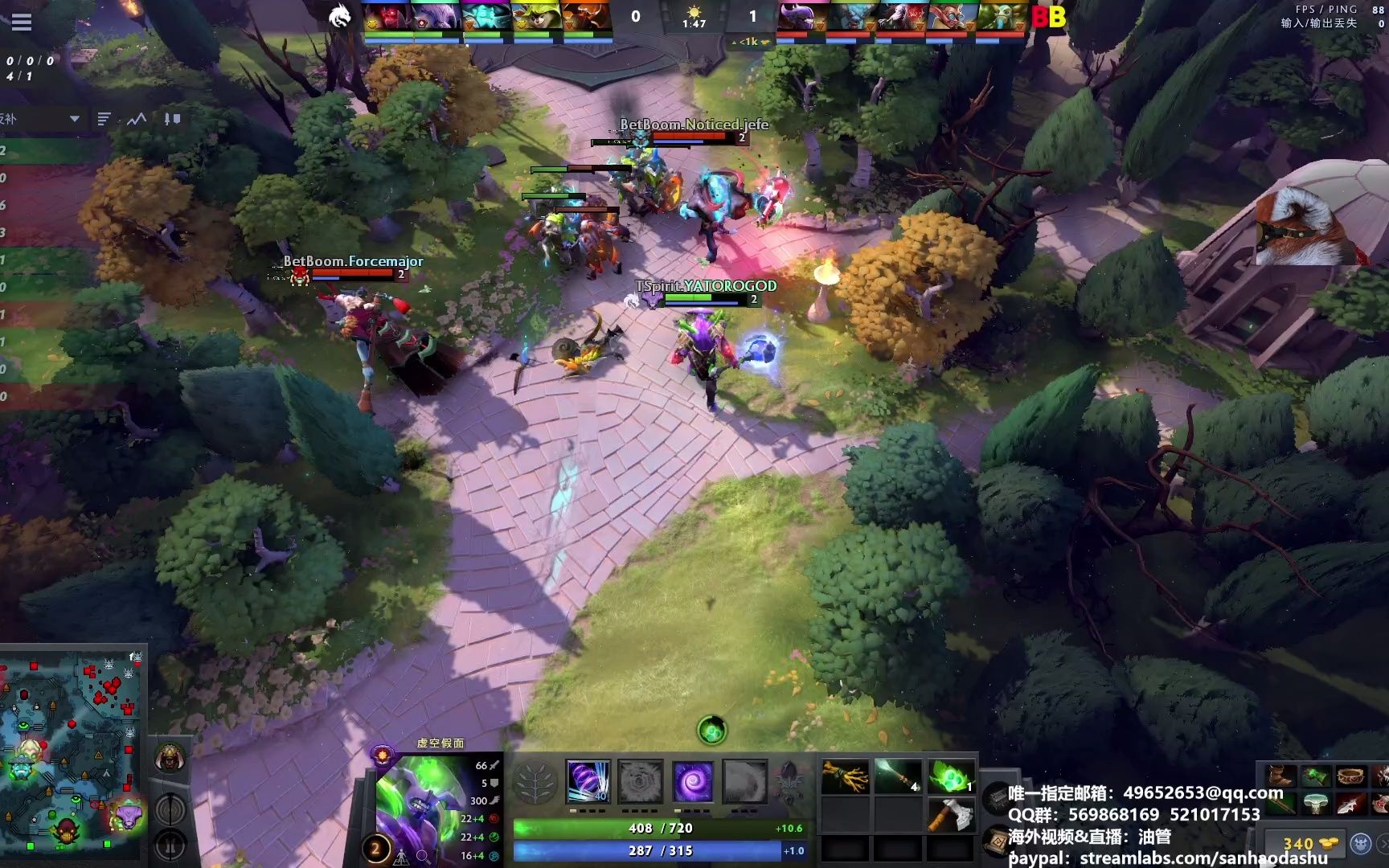This screenshot has width=1389, height=868.
Task: Open the 反补 stats dropdown arrow
Action: click(x=75, y=119)
